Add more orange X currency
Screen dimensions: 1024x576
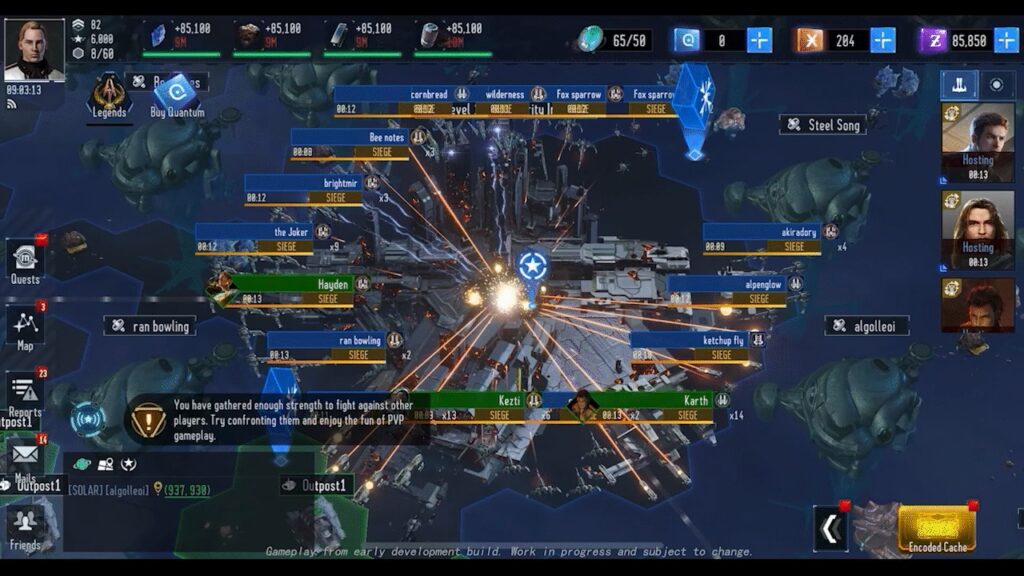(x=883, y=40)
